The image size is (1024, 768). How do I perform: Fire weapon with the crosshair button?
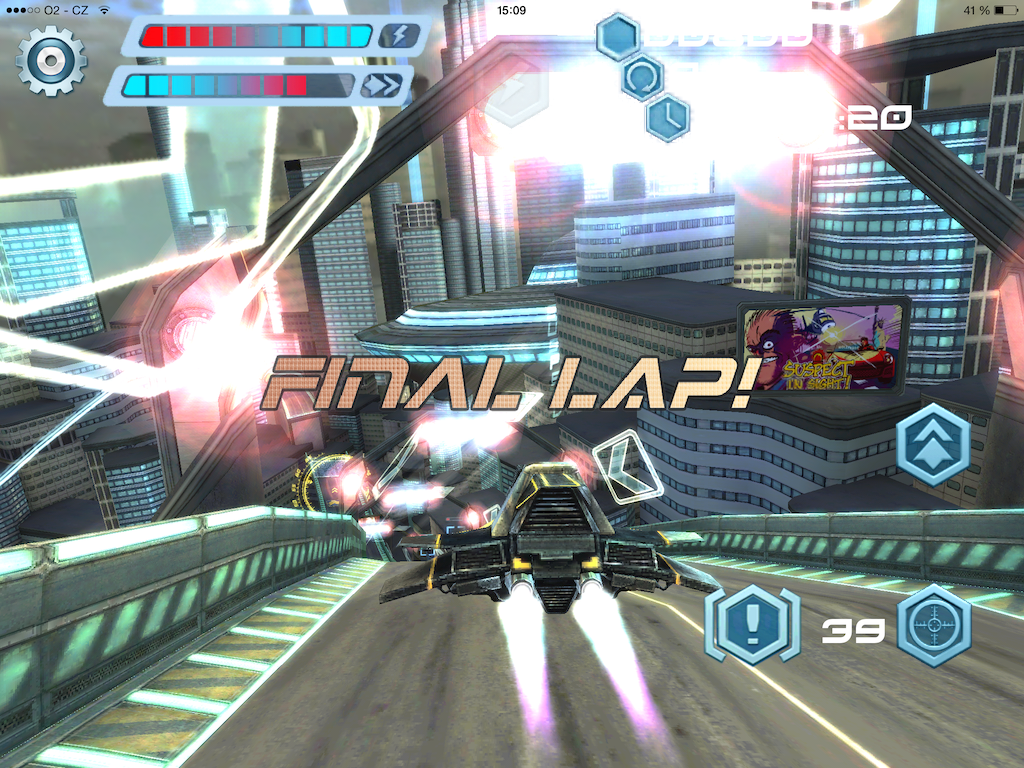click(934, 626)
